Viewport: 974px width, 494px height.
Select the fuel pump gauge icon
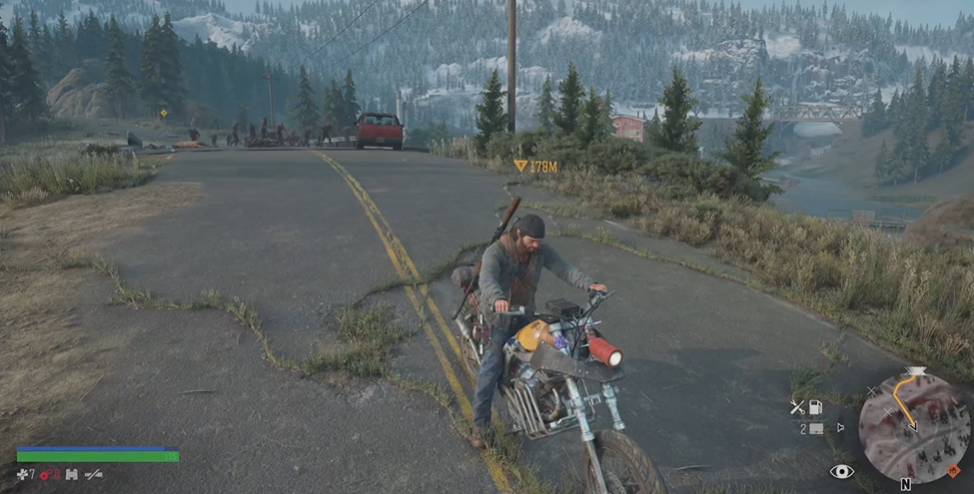coord(816,407)
